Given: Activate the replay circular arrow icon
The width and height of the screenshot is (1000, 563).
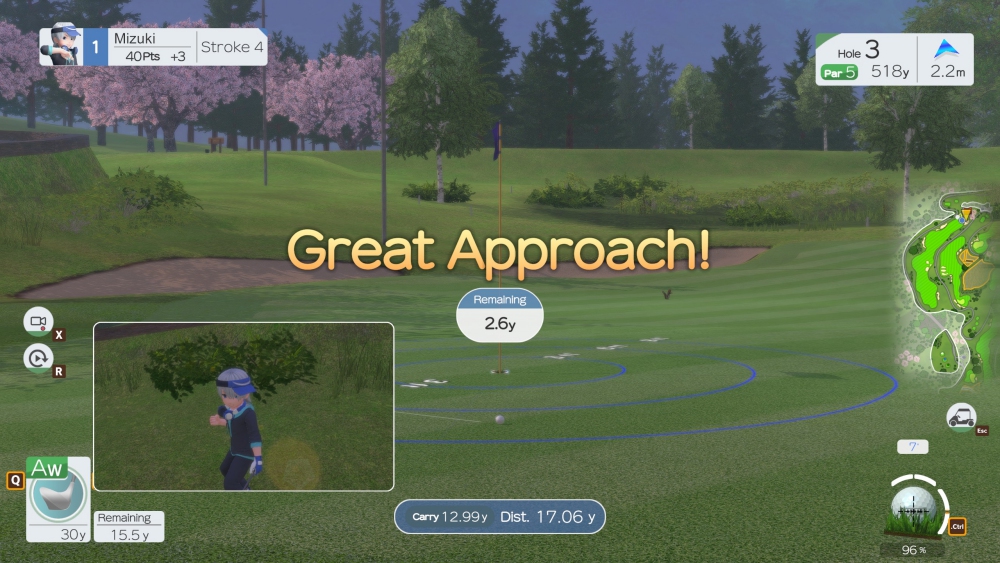Looking at the screenshot, I should (x=39, y=357).
